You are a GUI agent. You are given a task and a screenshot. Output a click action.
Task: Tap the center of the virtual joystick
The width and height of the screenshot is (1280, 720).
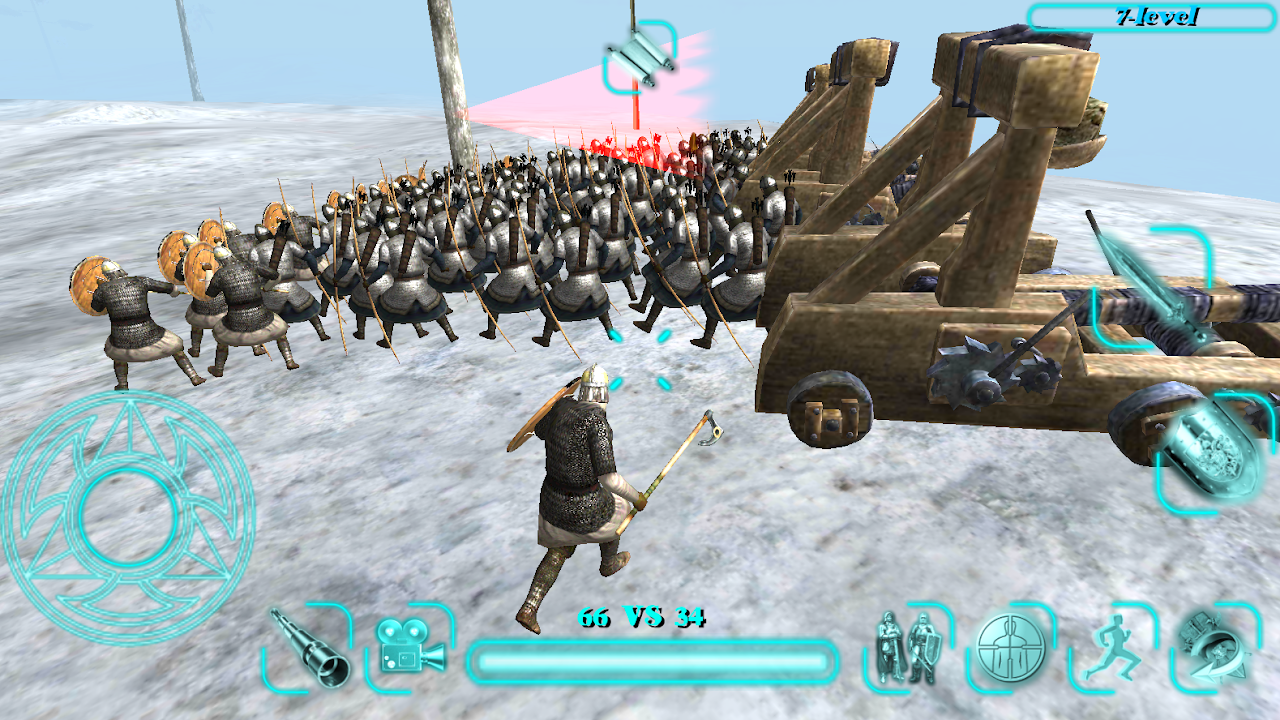pos(127,516)
